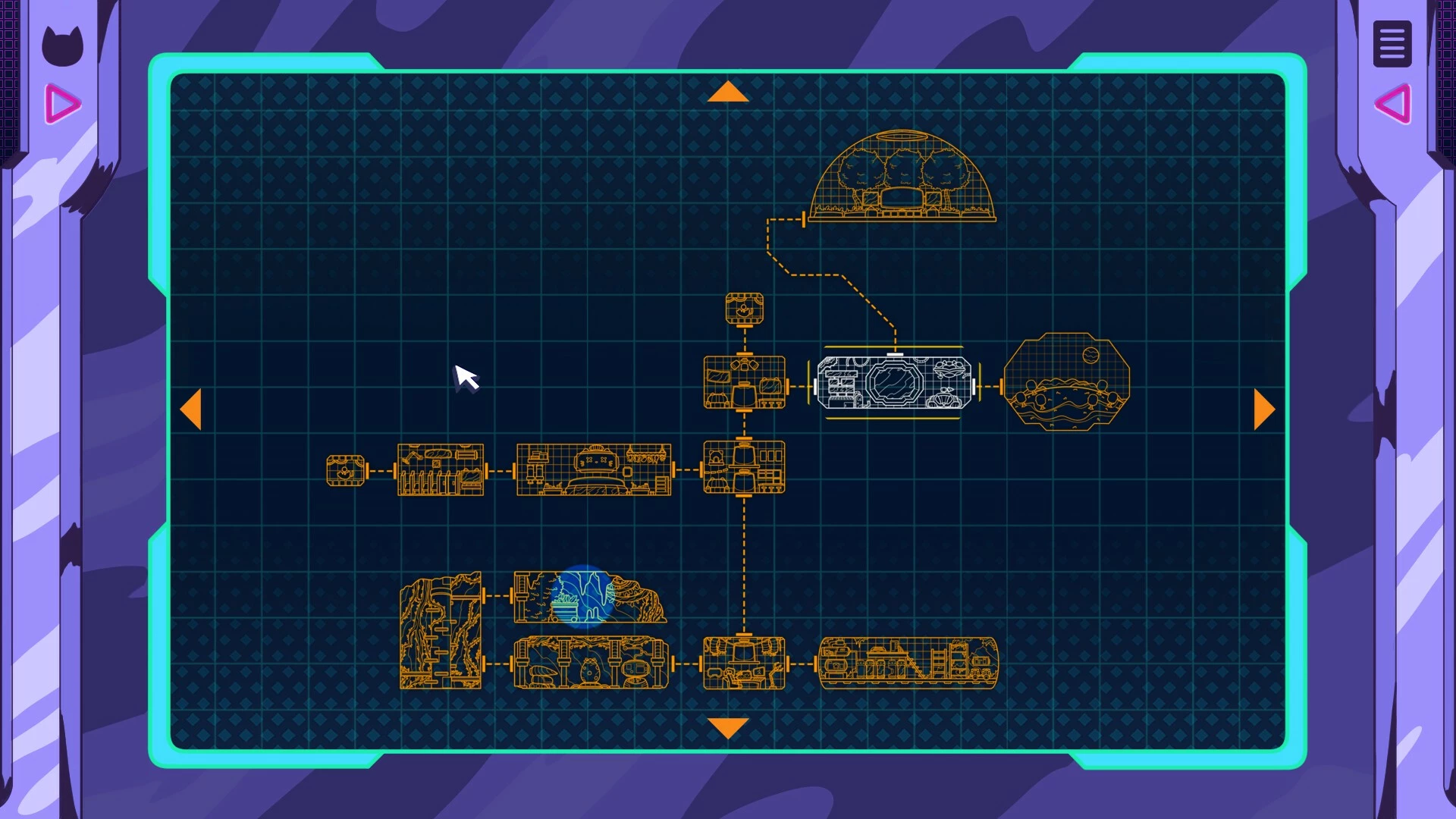This screenshot has width=1456, height=819.
Task: Click the cat head icon
Action: tap(61, 45)
